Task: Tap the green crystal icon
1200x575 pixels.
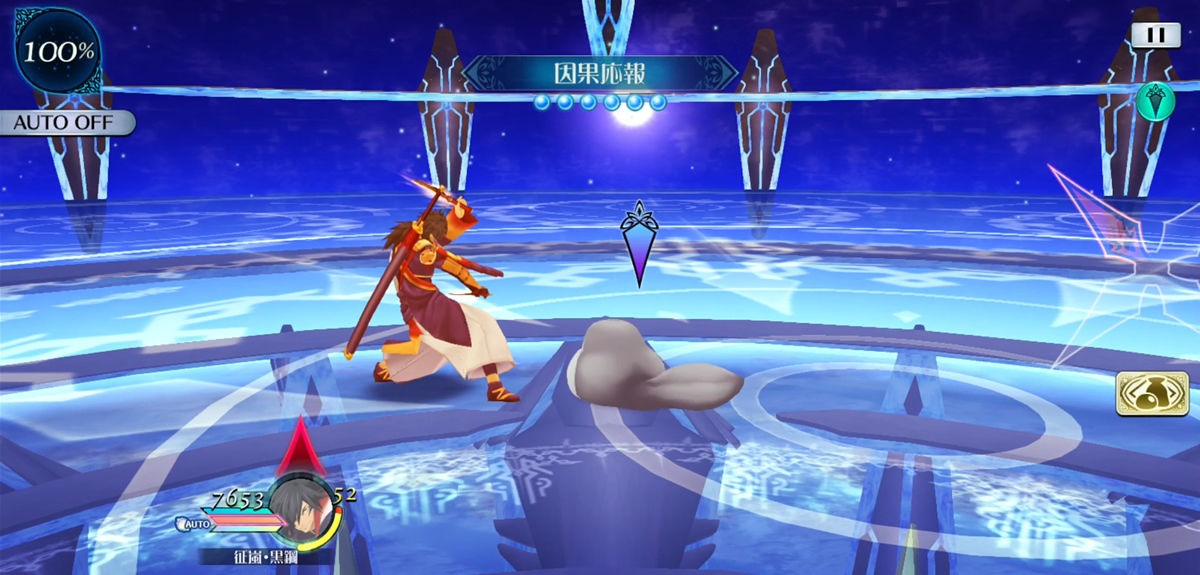Action: pyautogui.click(x=1153, y=101)
